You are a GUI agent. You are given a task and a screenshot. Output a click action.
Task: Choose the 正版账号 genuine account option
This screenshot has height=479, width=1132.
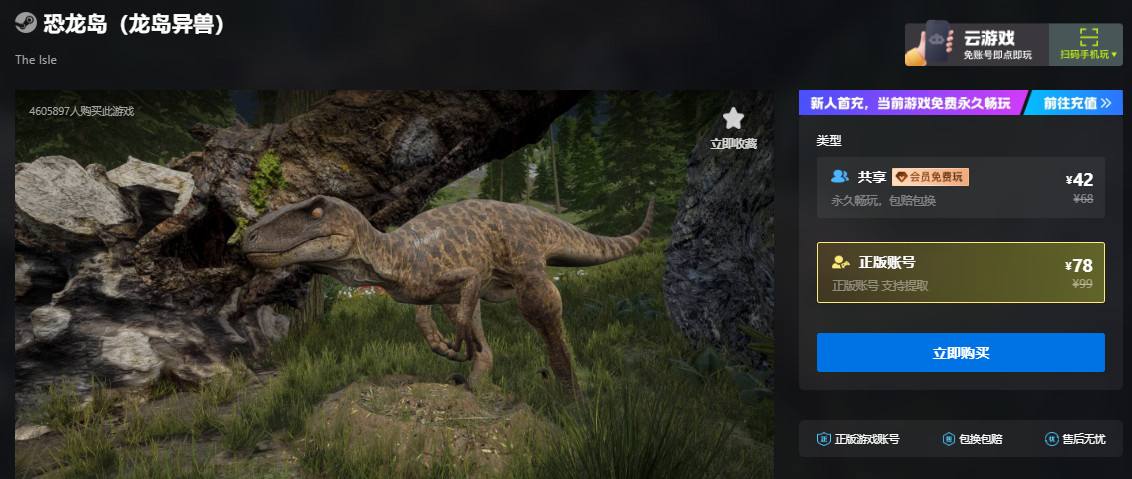pyautogui.click(x=960, y=272)
